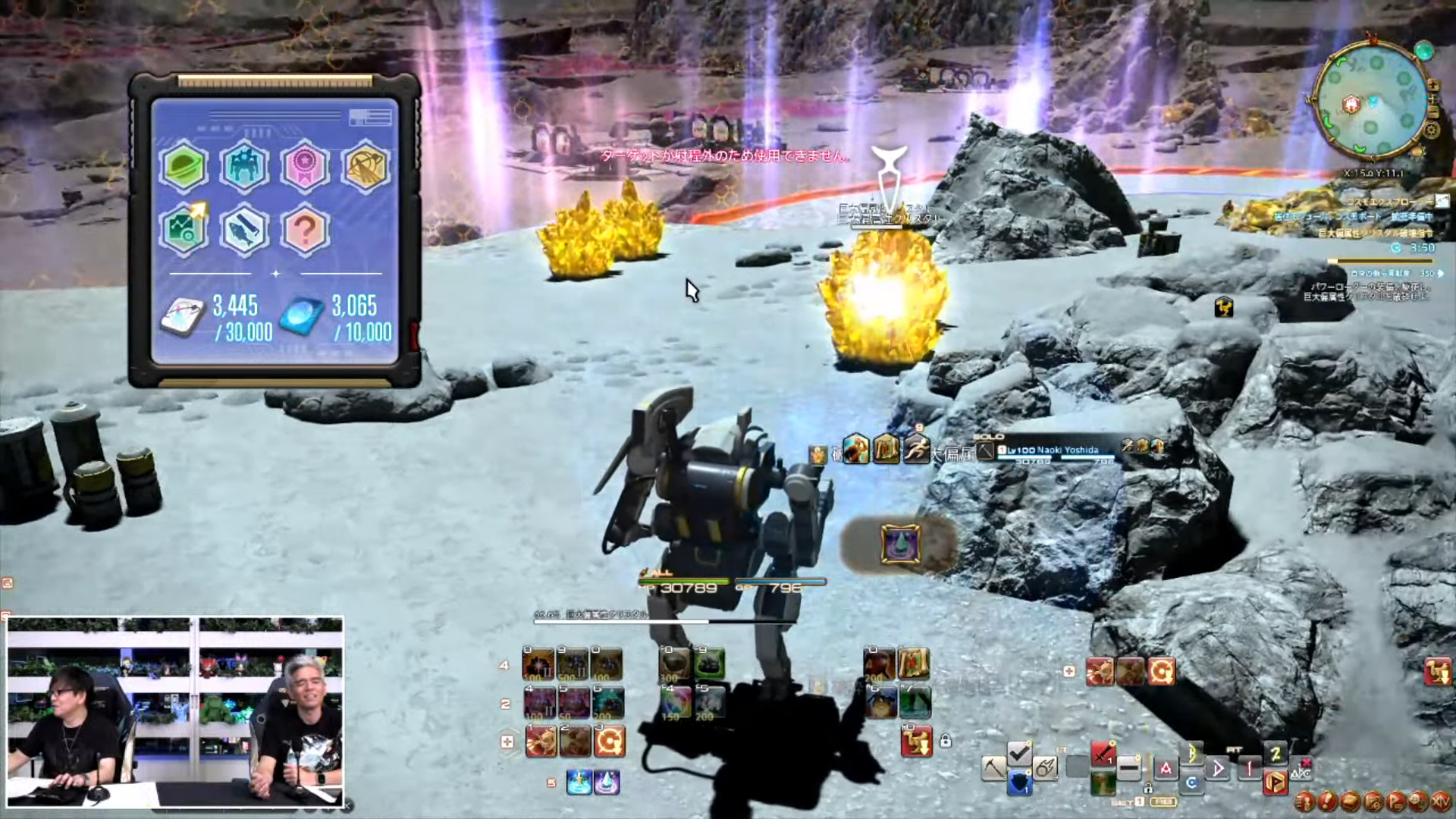The image size is (1456, 819).
Task: Select the teal crowd hexagon icon
Action: 244,166
